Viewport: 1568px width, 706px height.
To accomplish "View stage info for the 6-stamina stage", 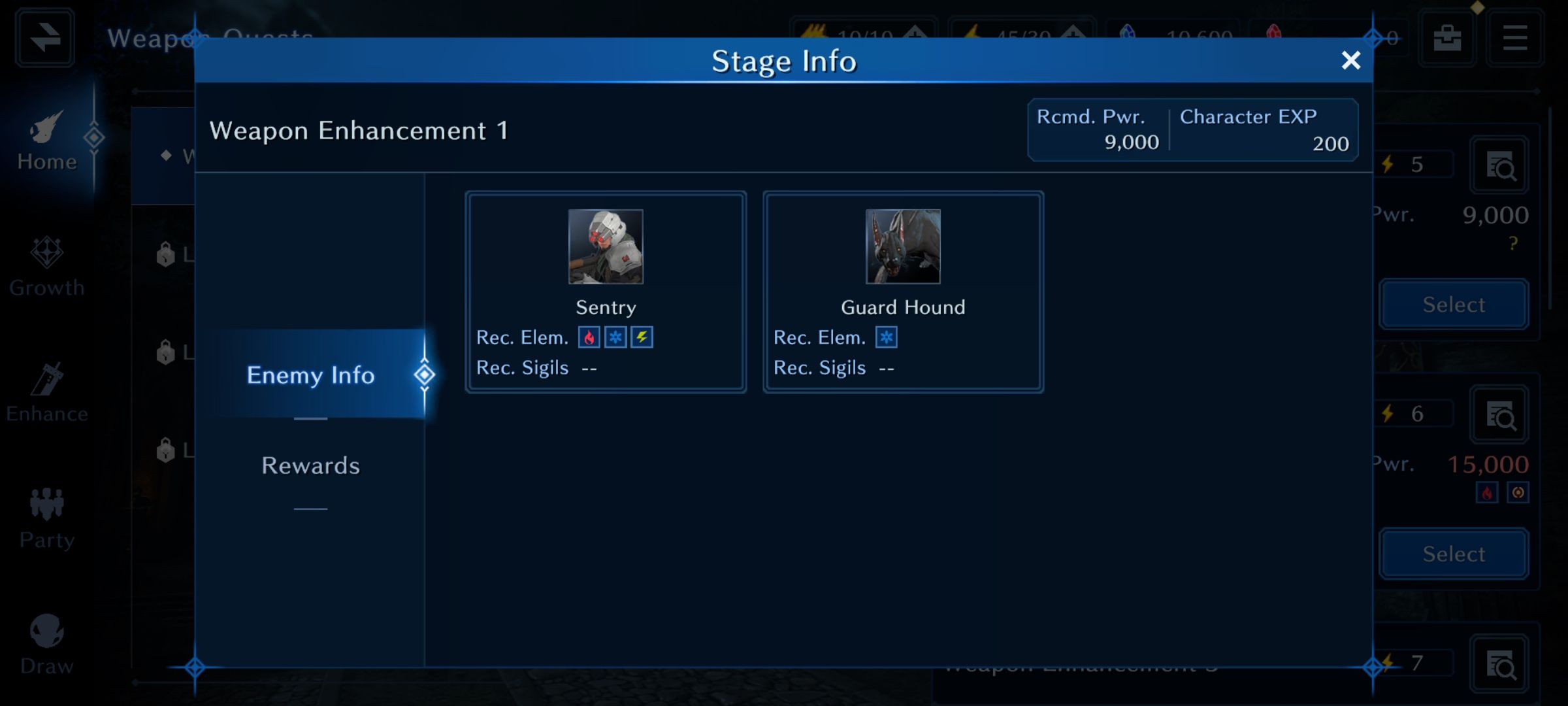I will click(x=1499, y=414).
